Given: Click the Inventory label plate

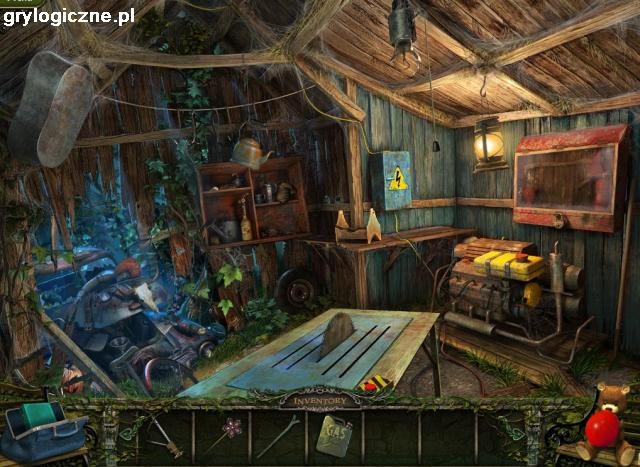Looking at the screenshot, I should pos(319,401).
